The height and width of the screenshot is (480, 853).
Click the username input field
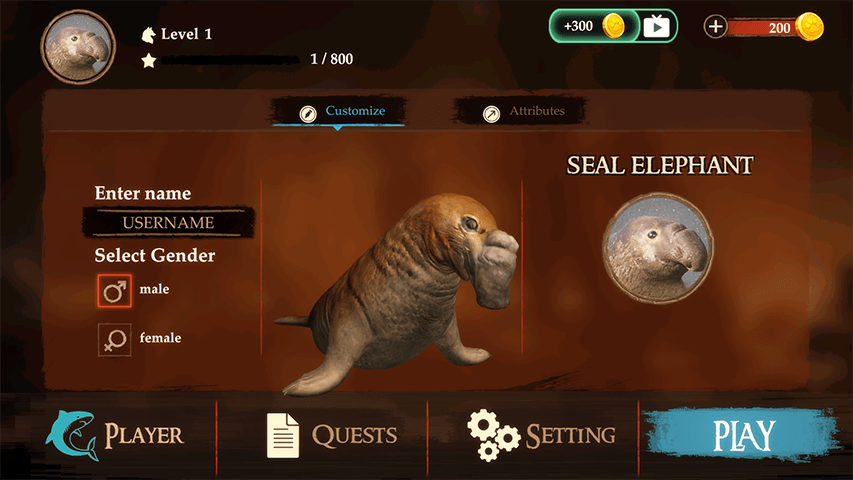[168, 222]
